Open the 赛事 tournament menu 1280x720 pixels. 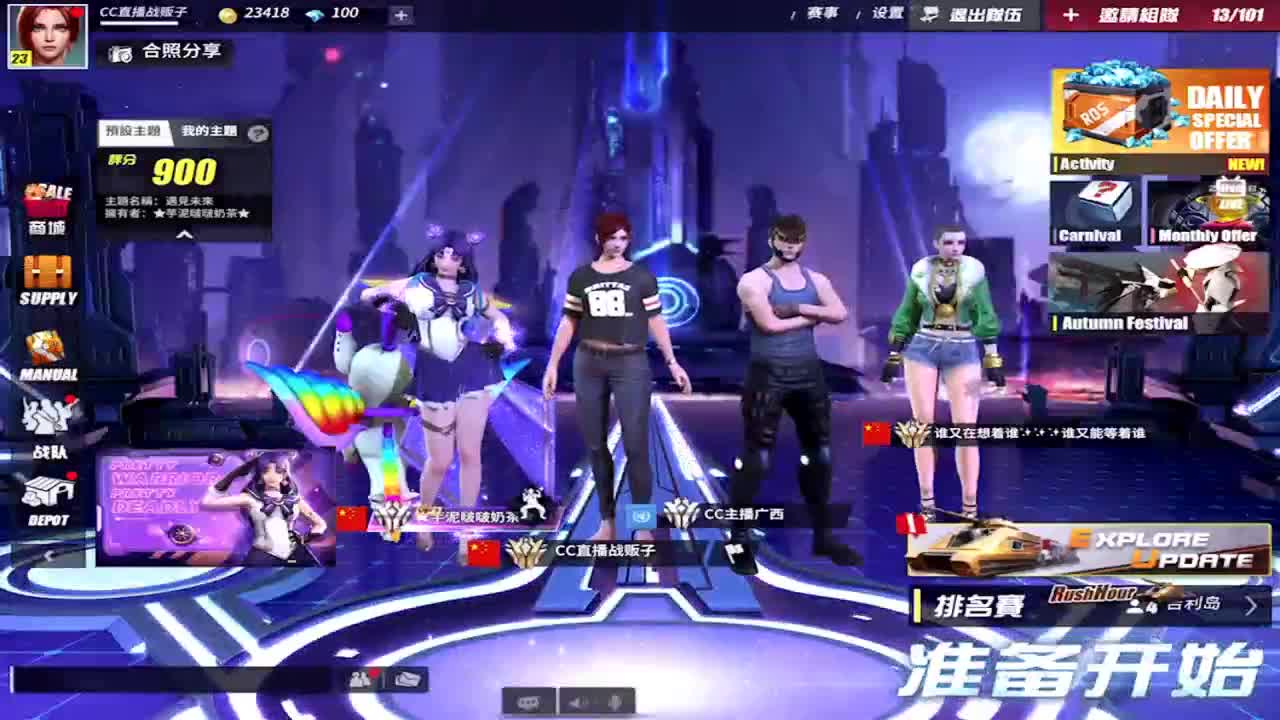[822, 13]
